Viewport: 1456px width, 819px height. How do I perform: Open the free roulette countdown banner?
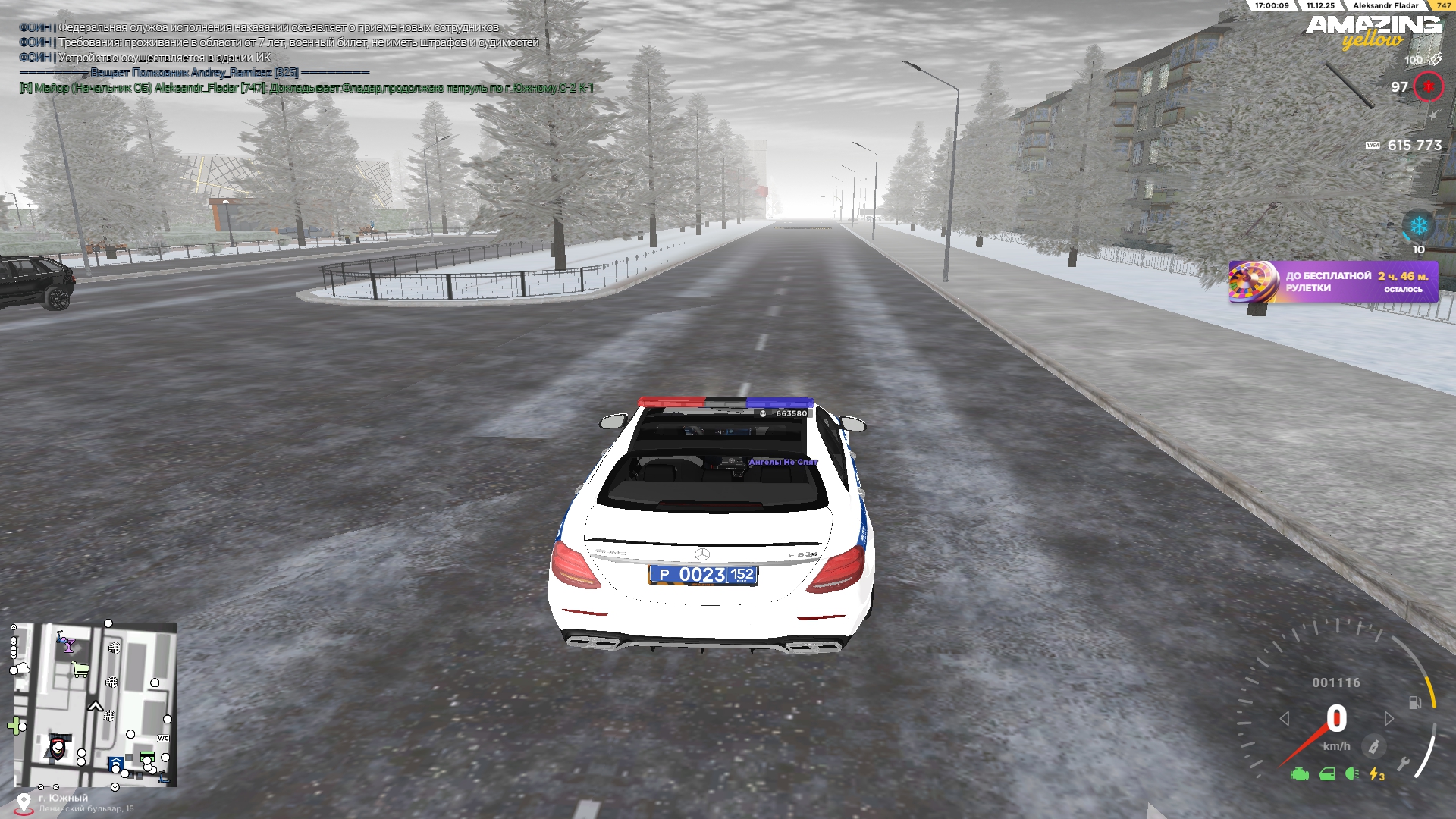1333,282
